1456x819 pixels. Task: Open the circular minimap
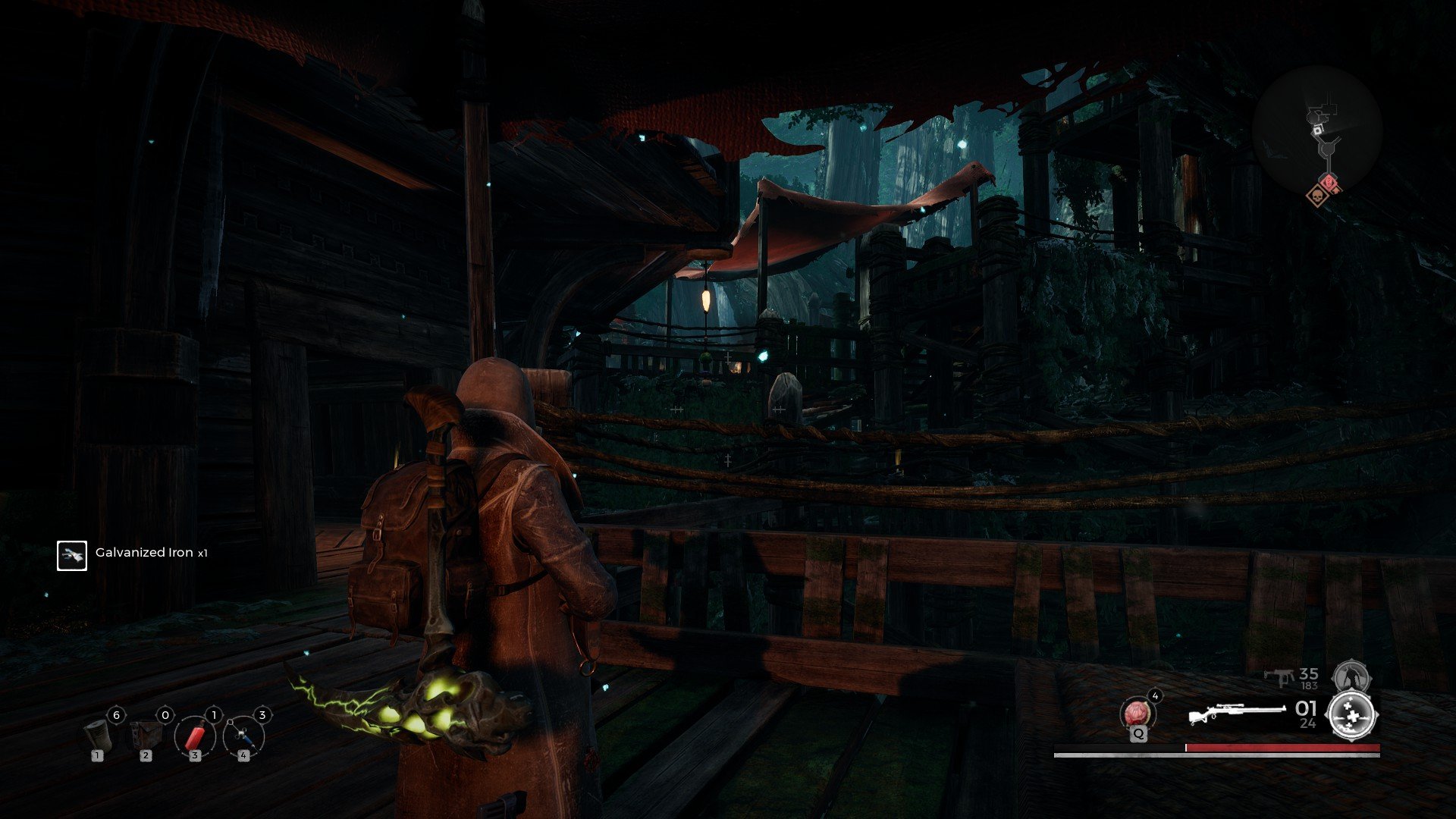click(1317, 130)
